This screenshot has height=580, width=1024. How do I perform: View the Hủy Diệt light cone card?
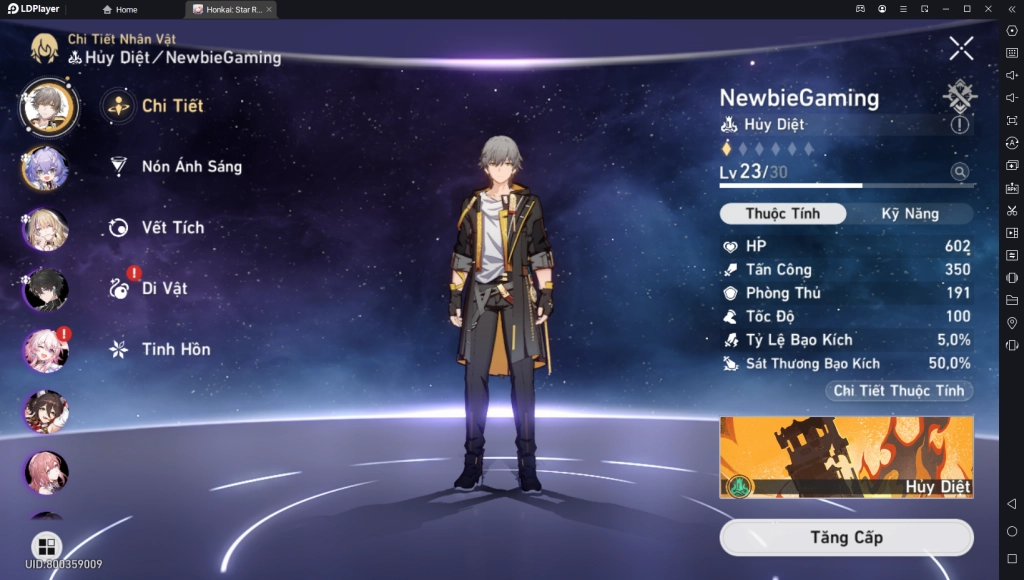pos(846,457)
